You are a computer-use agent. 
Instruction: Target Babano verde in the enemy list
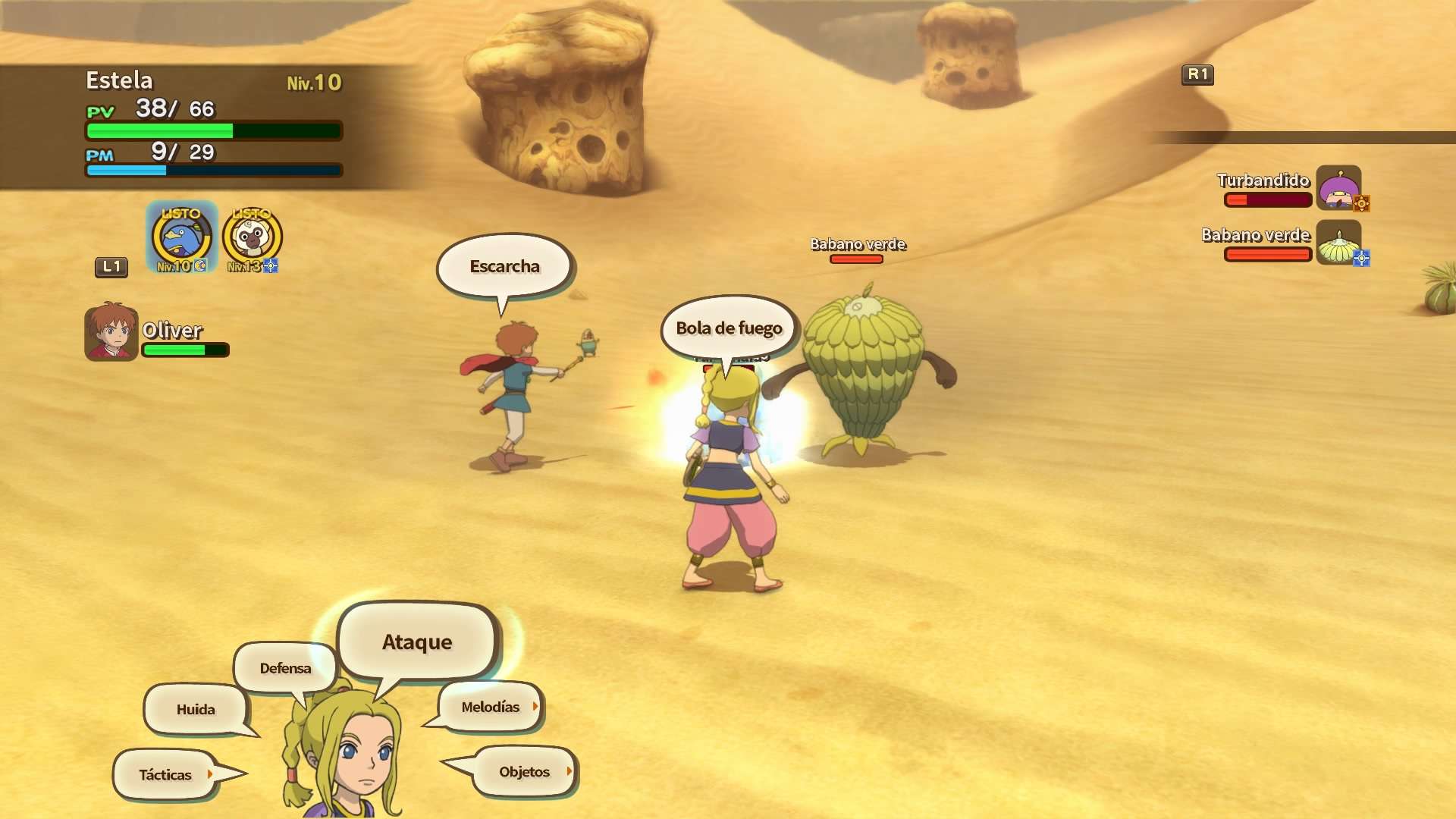(1338, 243)
